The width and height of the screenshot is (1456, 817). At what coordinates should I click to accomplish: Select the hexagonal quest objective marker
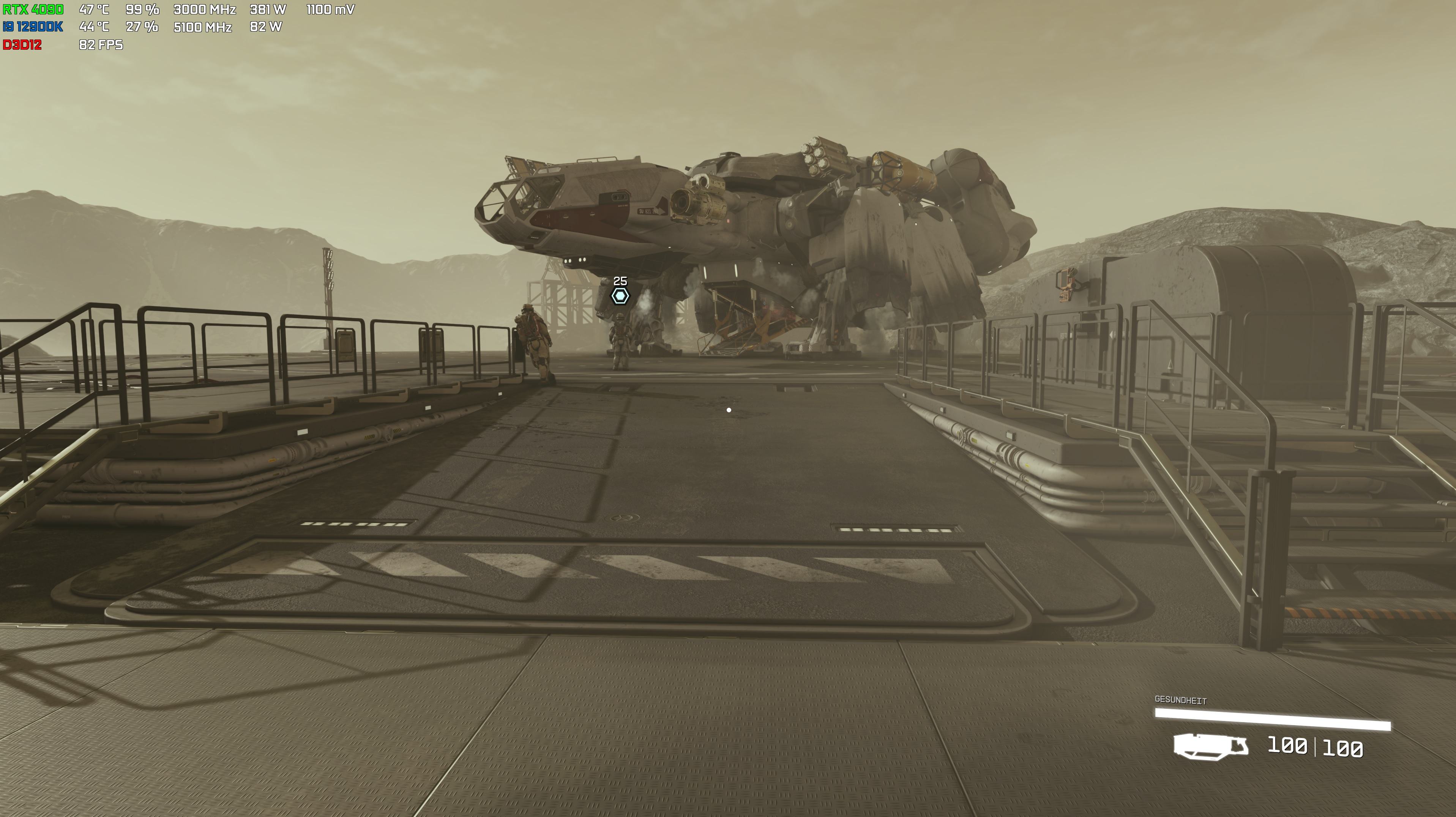(620, 295)
